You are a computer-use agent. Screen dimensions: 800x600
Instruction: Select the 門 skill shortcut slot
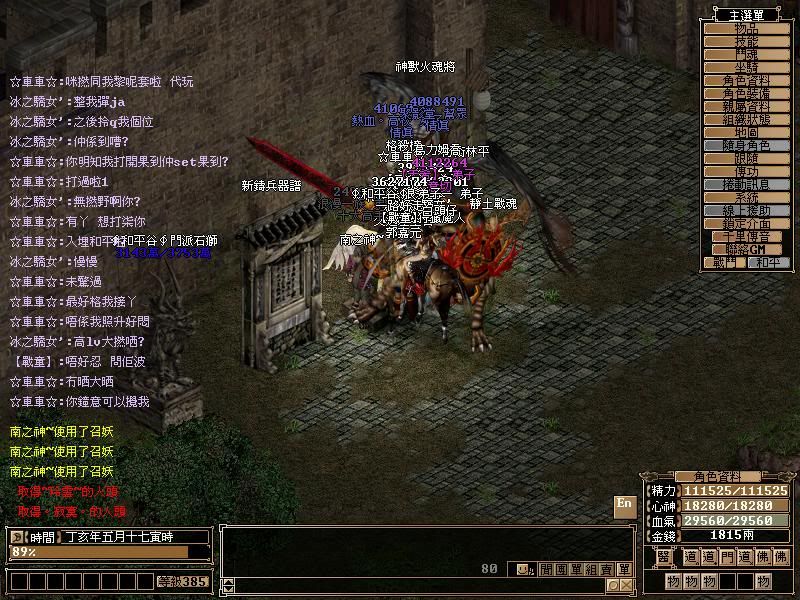click(x=729, y=557)
